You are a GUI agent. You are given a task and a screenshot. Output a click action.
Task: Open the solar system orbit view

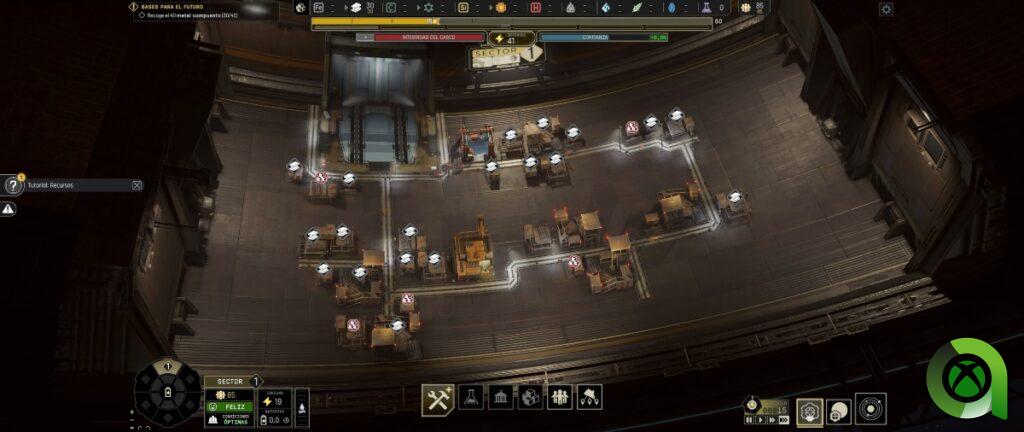[x=871, y=408]
